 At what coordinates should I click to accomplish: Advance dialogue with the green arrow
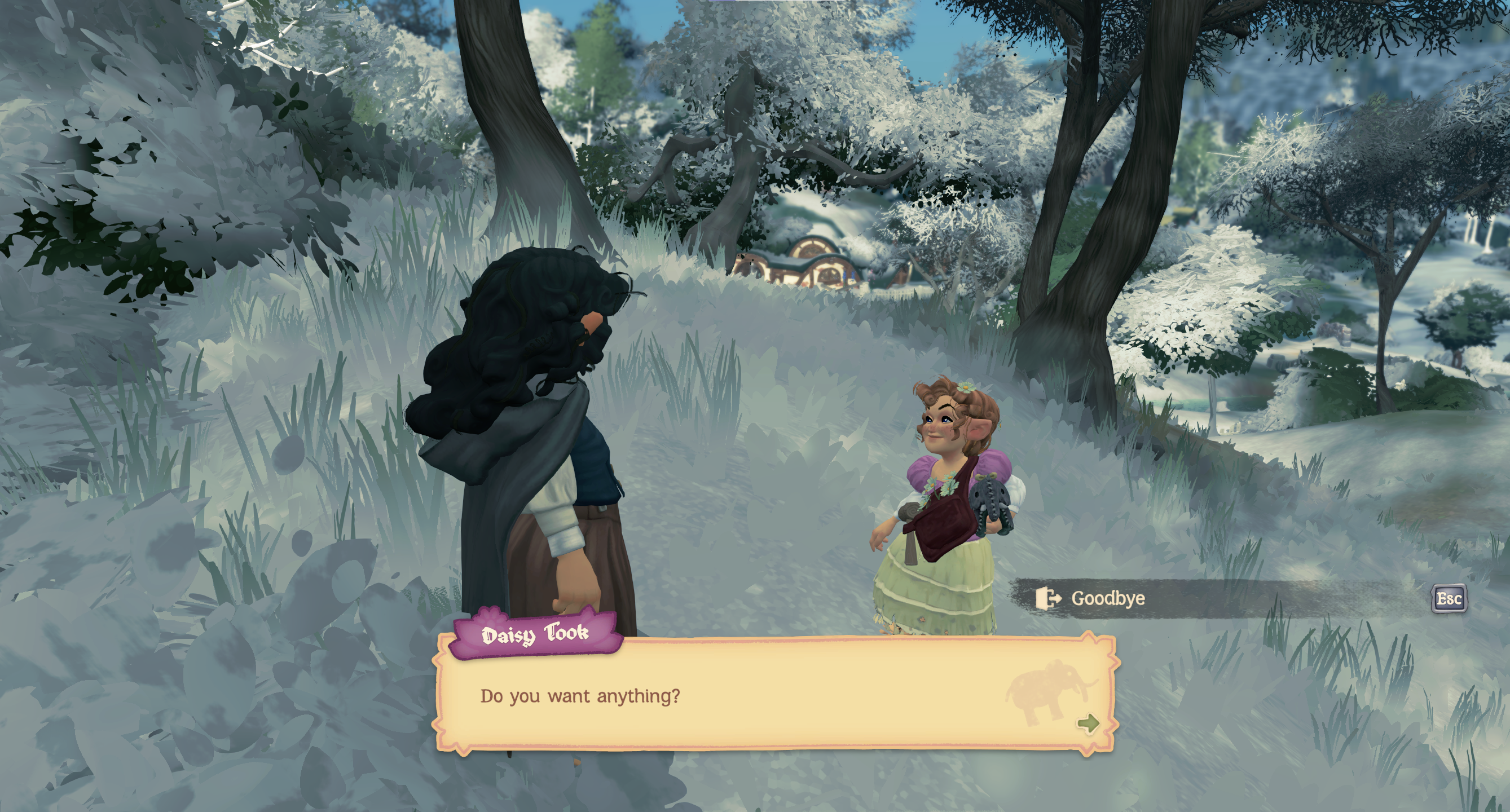point(1088,723)
